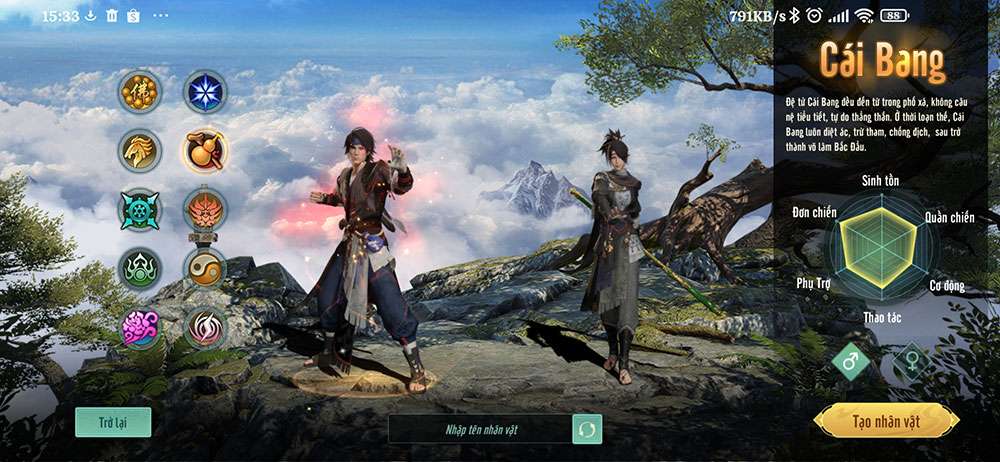Select the golden Buddhist character class icon

pos(139,92)
